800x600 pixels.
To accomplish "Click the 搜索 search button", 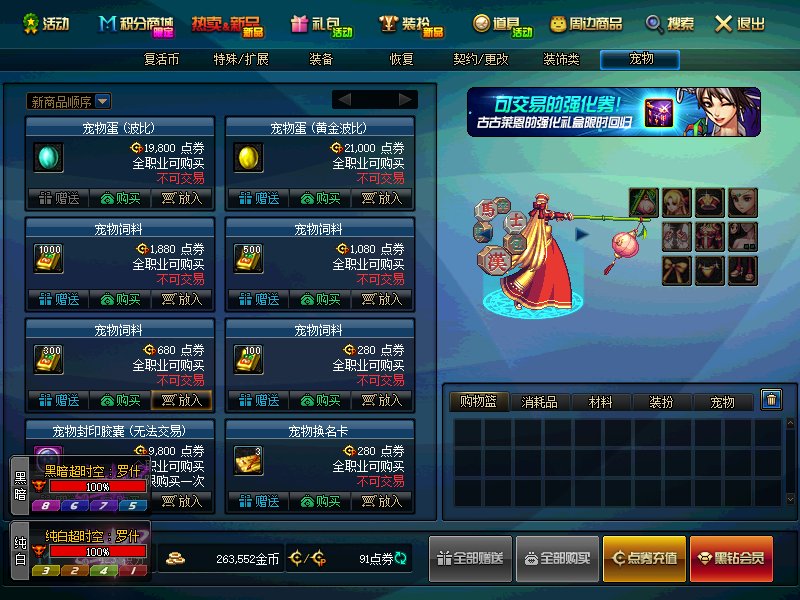I will (669, 23).
